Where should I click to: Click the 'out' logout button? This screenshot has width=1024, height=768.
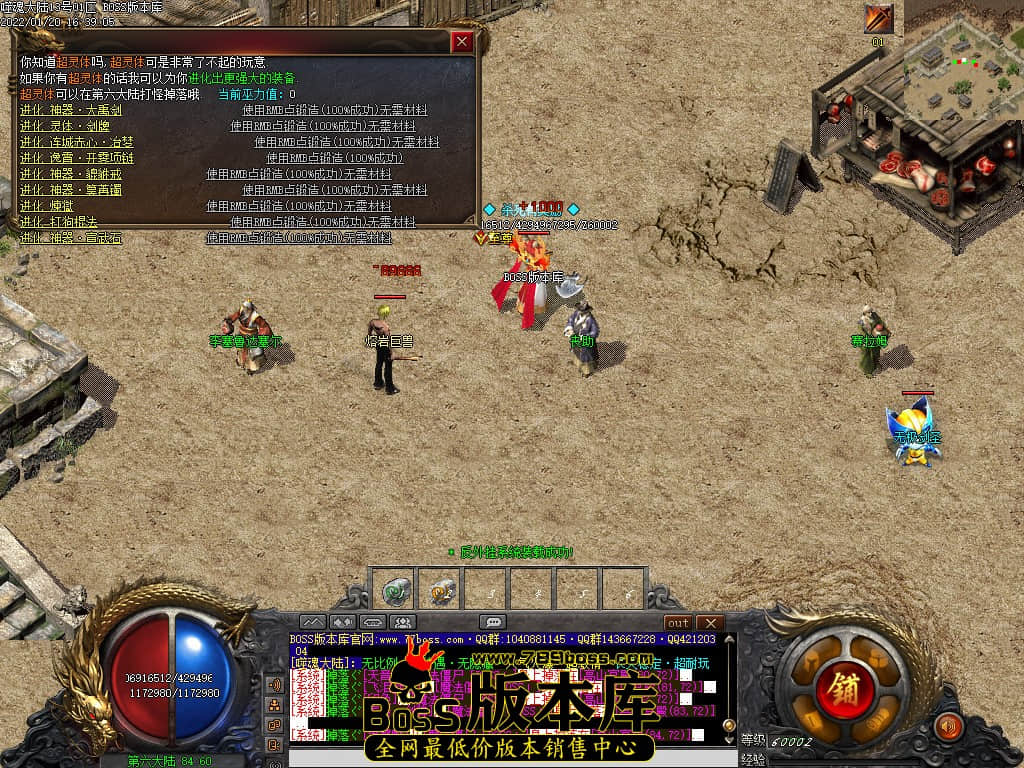pos(678,622)
